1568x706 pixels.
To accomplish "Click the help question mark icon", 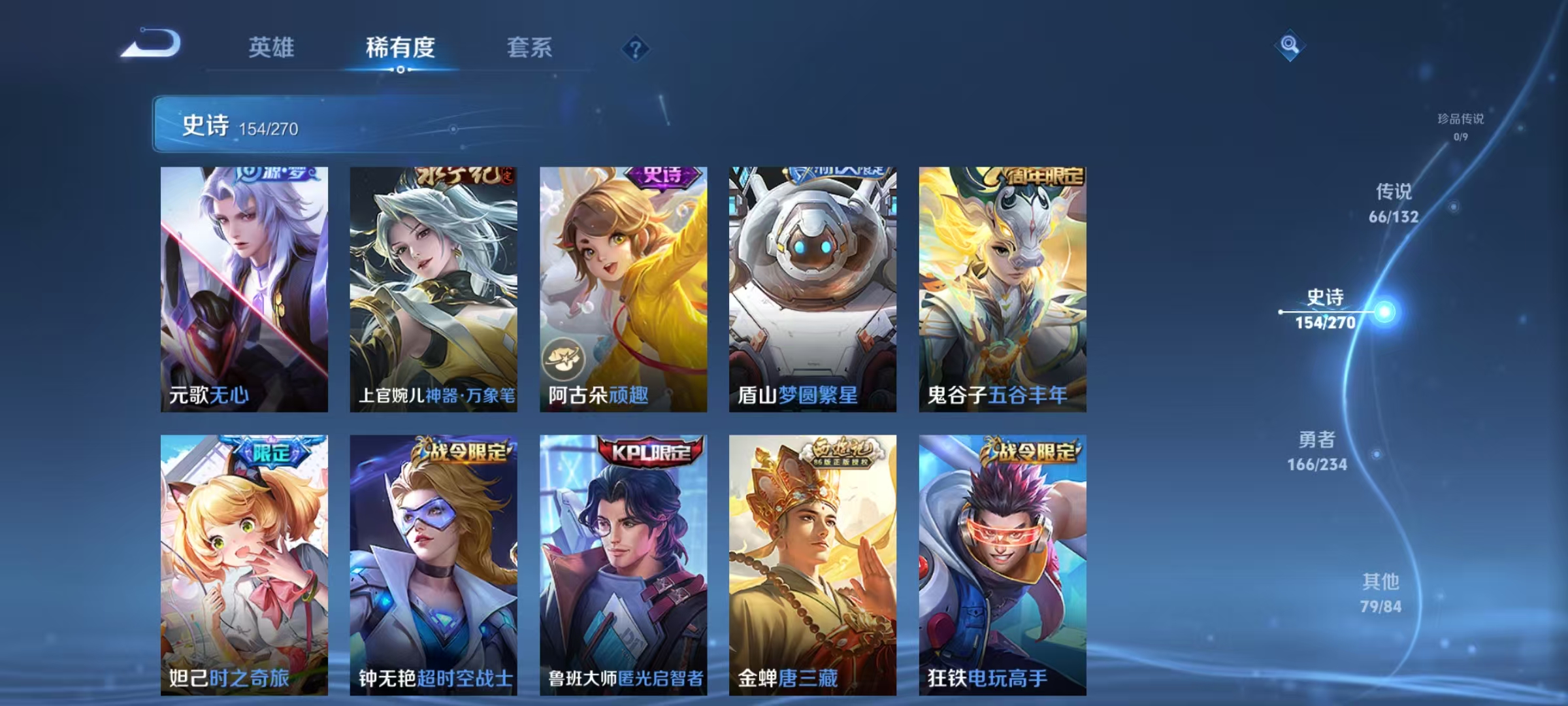I will tap(634, 49).
